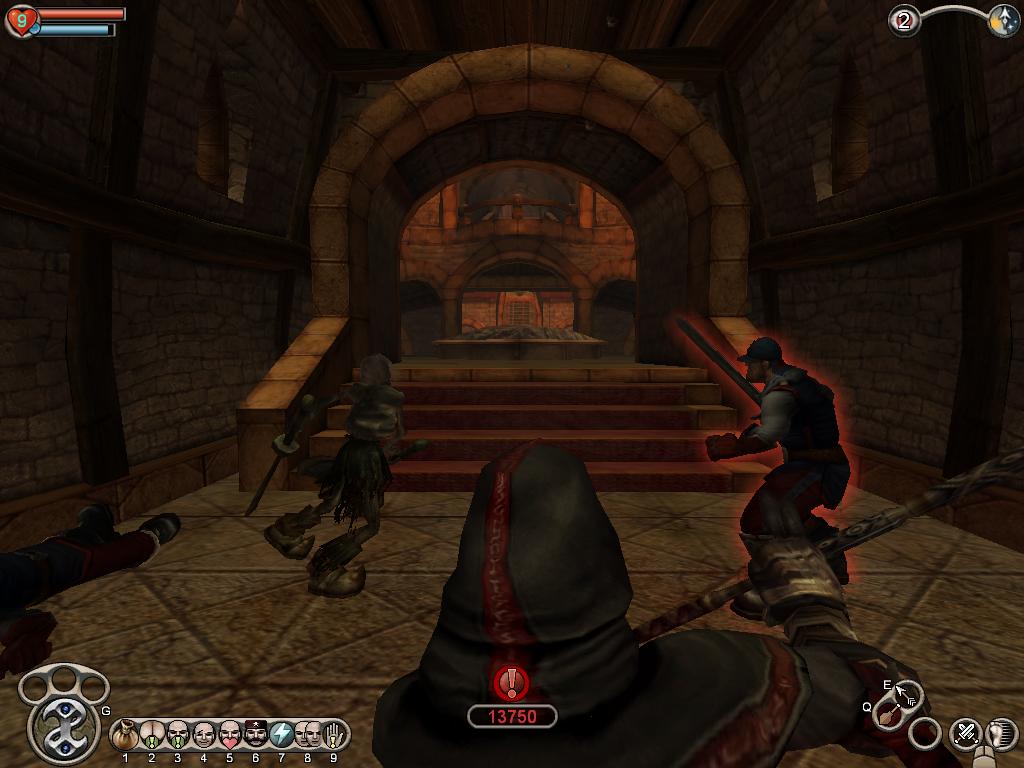Click the red number 2 orb
This screenshot has width=1024, height=768.
click(905, 21)
